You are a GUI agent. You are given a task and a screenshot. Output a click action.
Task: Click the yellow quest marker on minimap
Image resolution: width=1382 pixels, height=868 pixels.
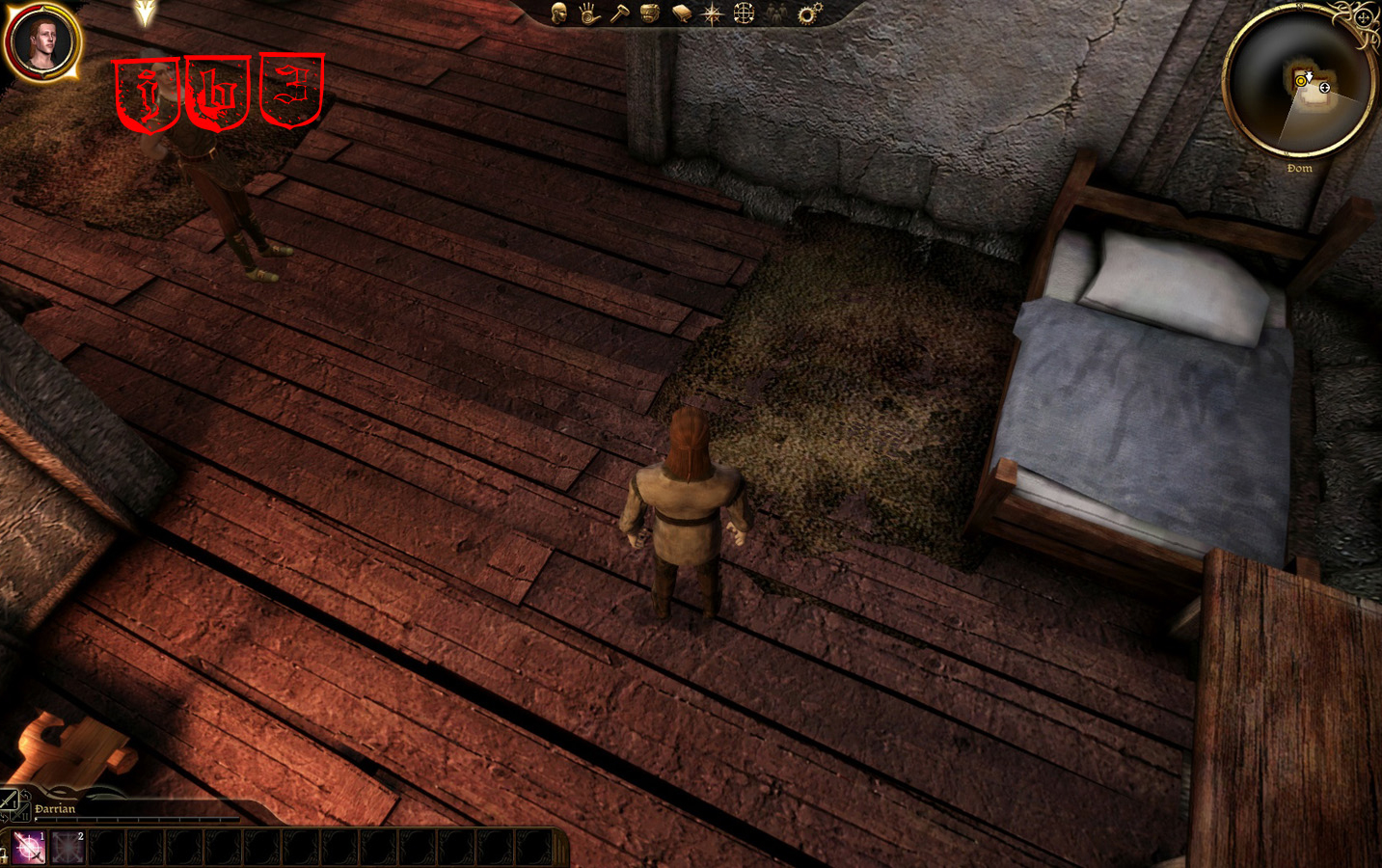[1301, 81]
